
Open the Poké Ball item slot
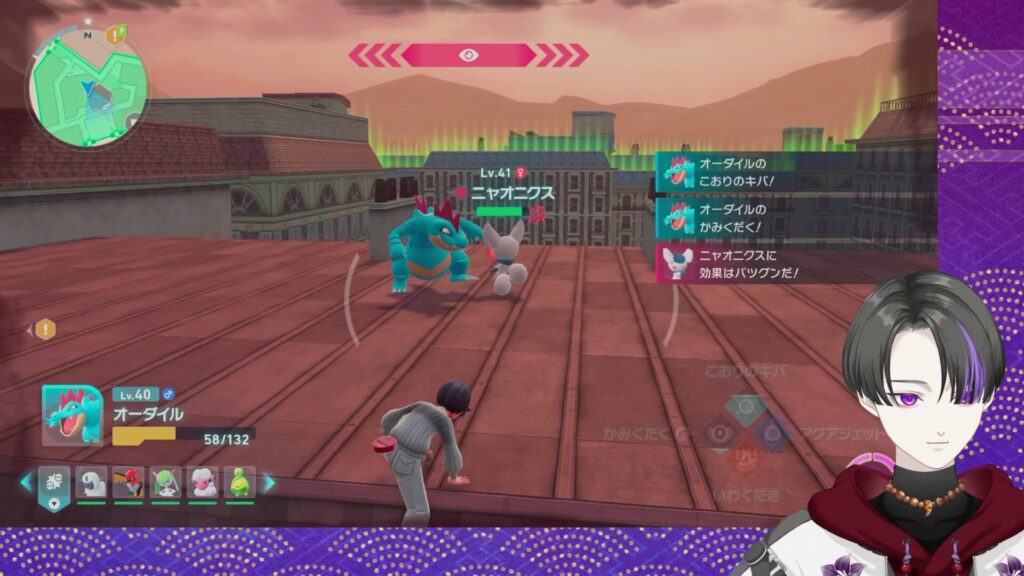coord(54,482)
